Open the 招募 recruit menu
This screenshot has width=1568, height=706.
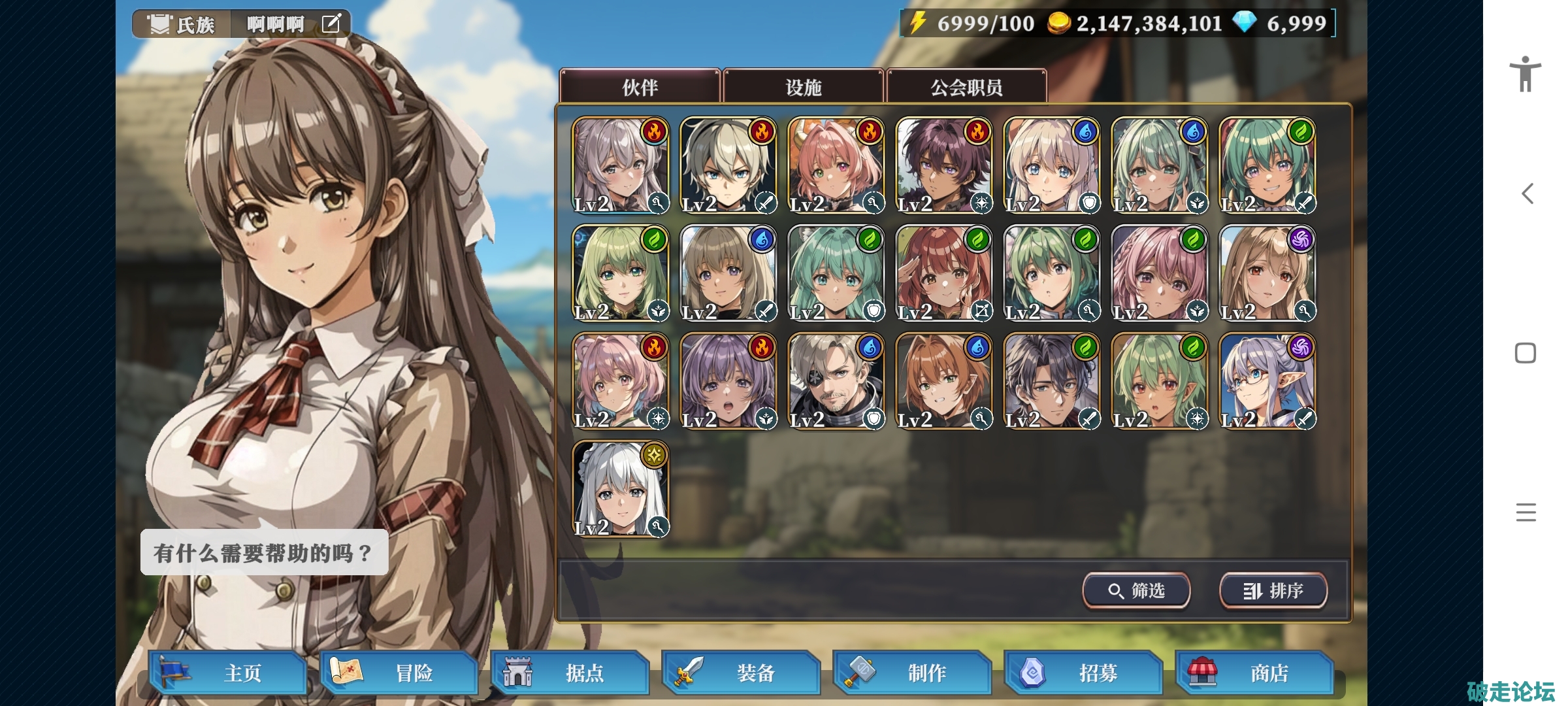[x=1084, y=673]
